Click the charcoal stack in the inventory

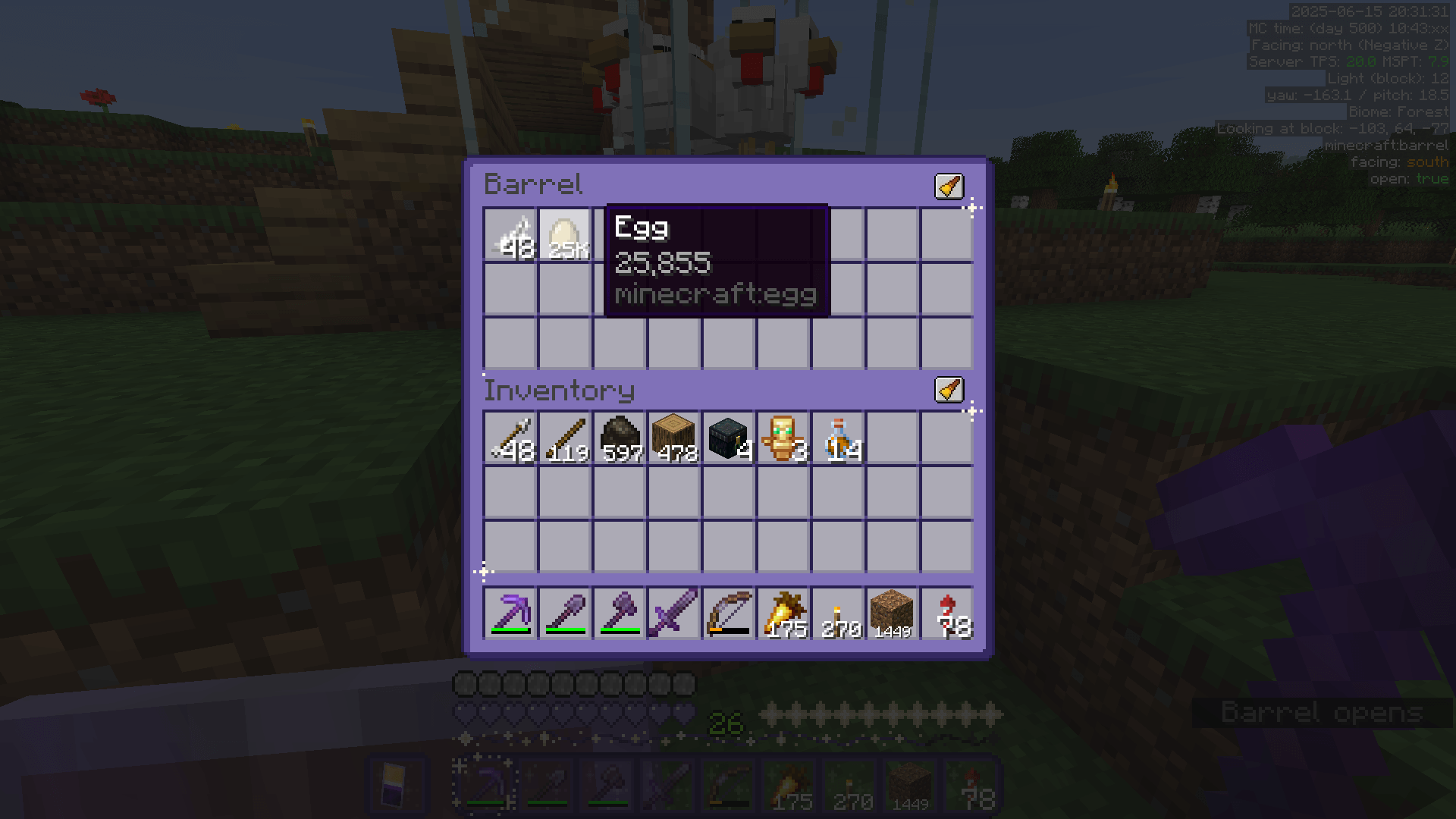coord(620,436)
